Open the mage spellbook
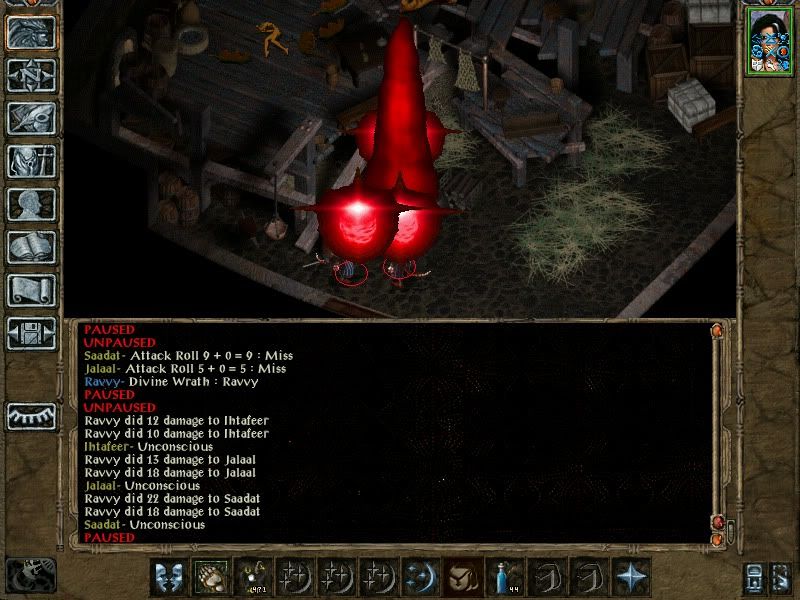 [x=31, y=247]
